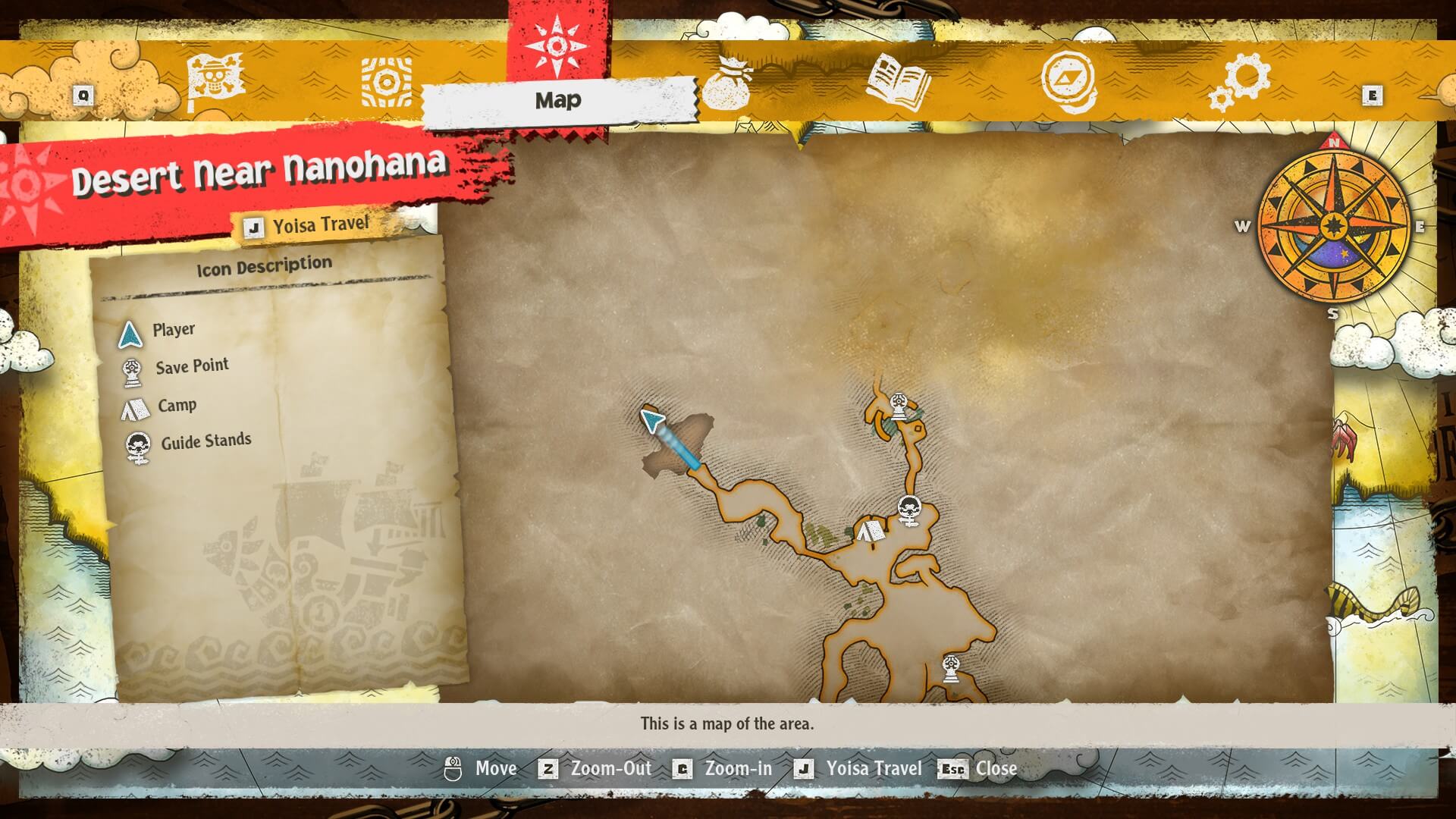Click the E next-tab key prompt

point(1373,96)
